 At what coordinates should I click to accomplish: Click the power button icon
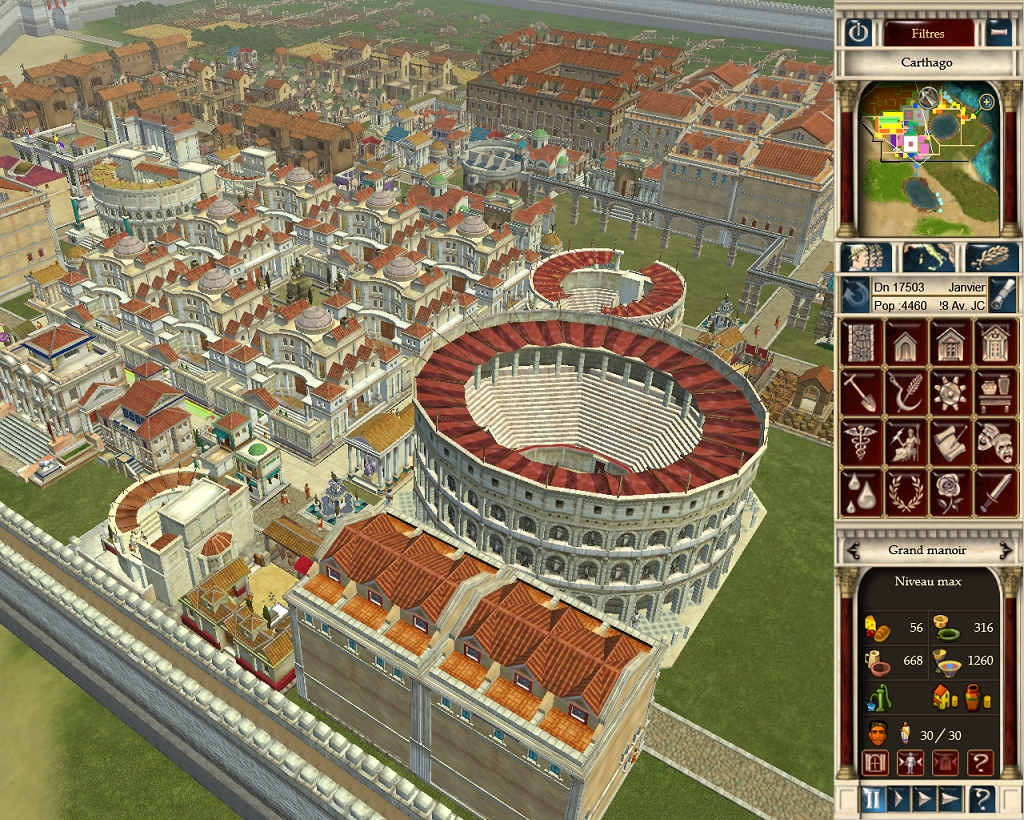pos(858,33)
